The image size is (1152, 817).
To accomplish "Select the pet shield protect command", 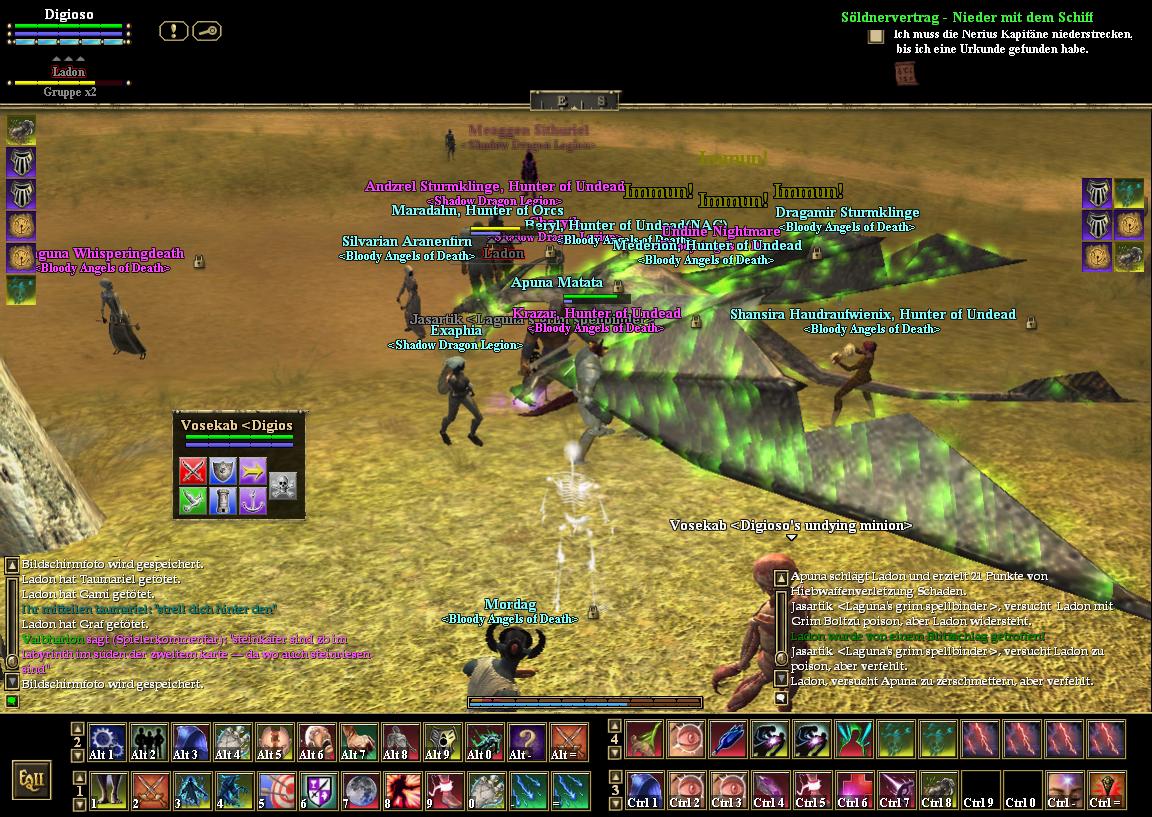I will [222, 471].
